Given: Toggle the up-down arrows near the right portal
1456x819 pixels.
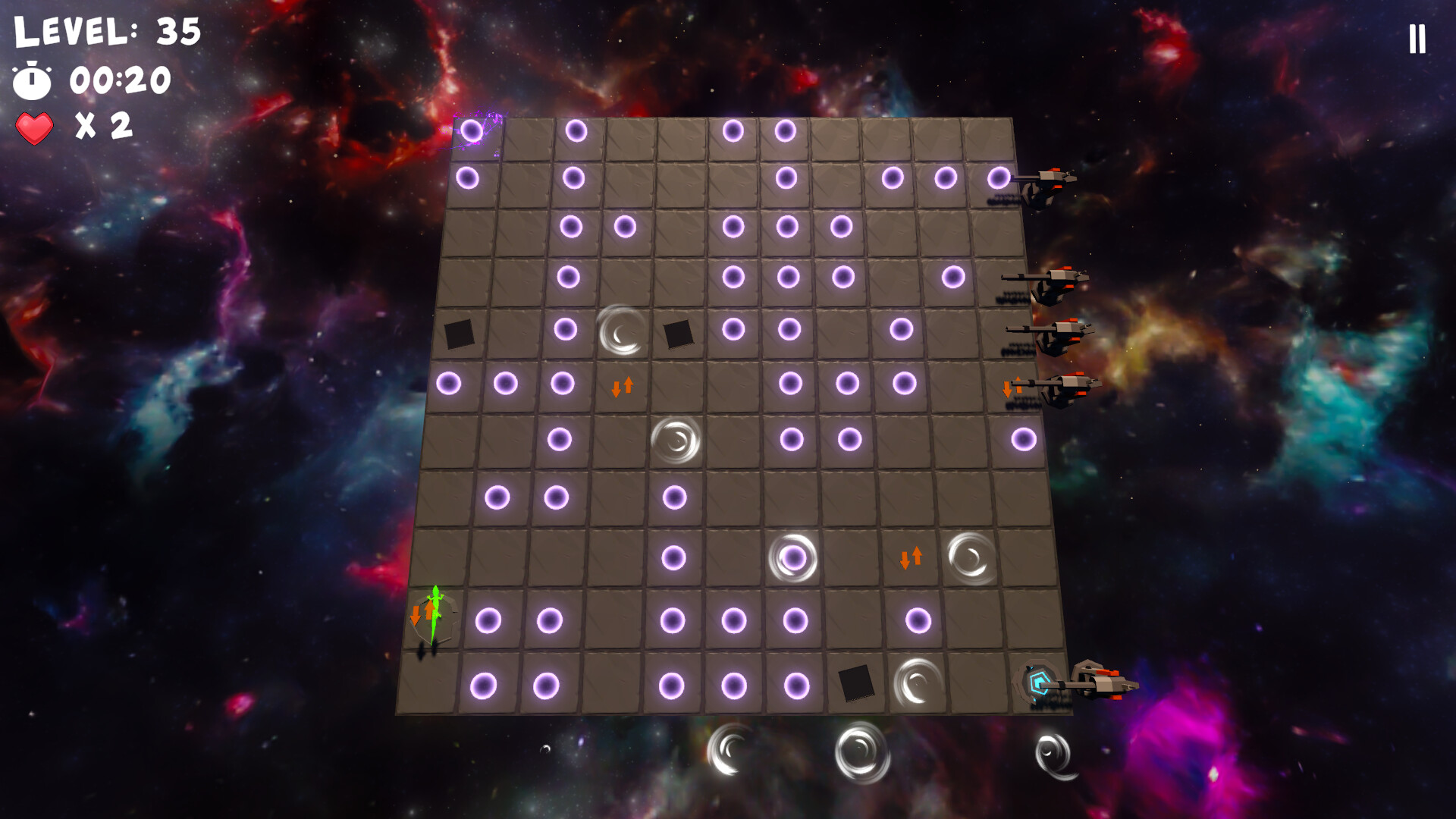Looking at the screenshot, I should pyautogui.click(x=910, y=556).
